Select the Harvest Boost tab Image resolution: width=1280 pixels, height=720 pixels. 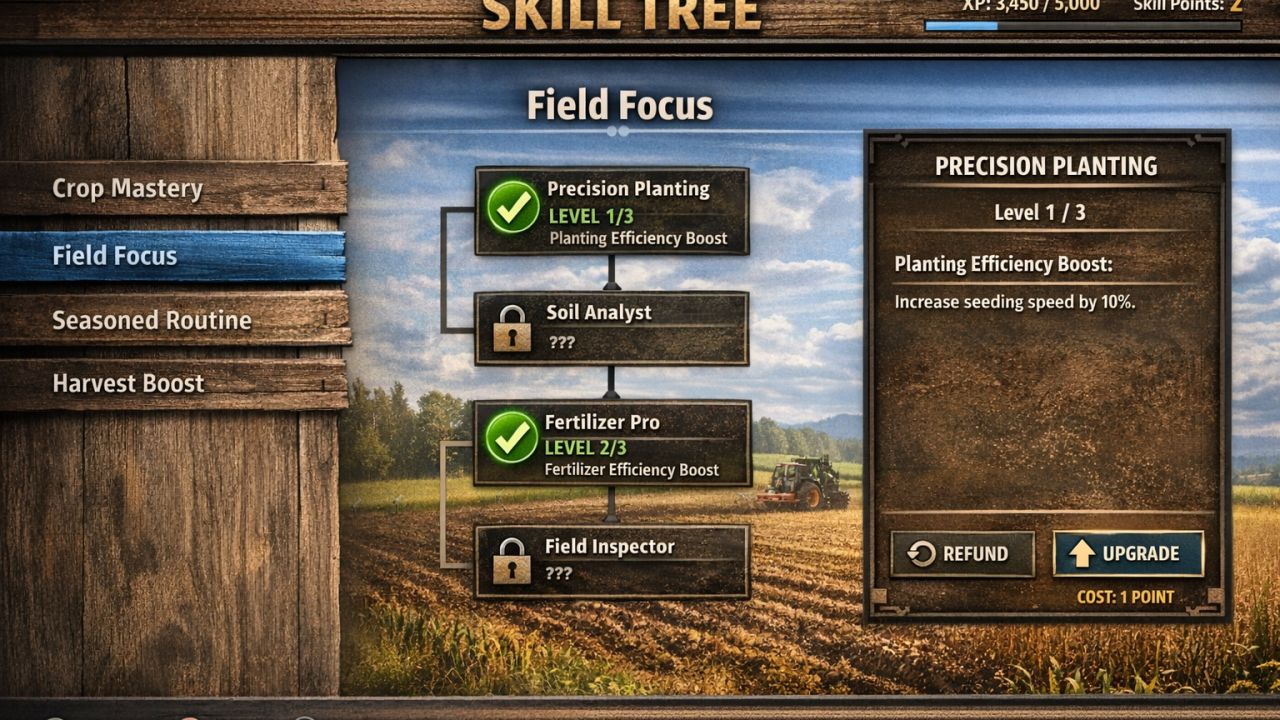(127, 383)
